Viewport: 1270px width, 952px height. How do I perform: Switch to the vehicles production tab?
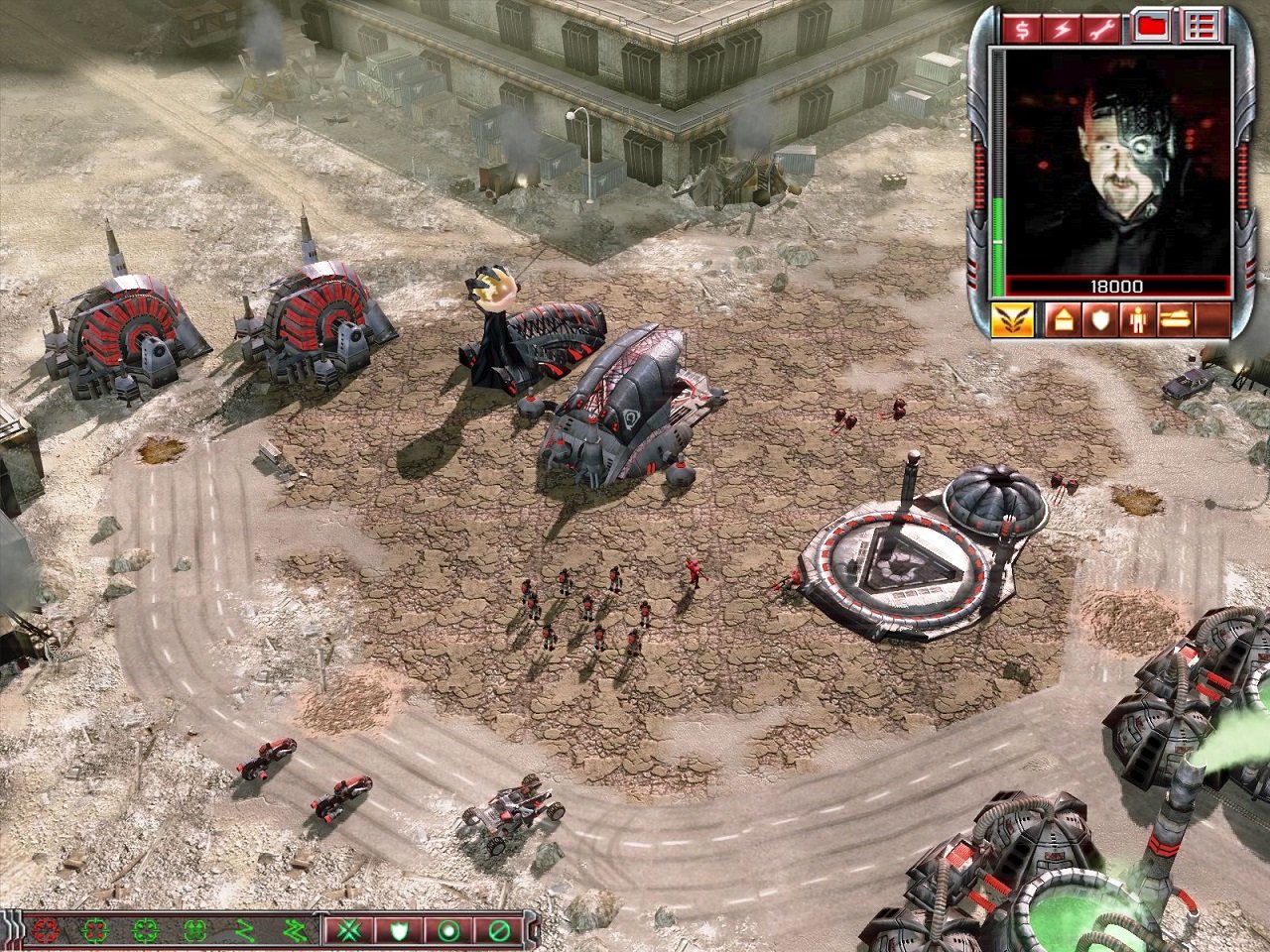point(1174,321)
